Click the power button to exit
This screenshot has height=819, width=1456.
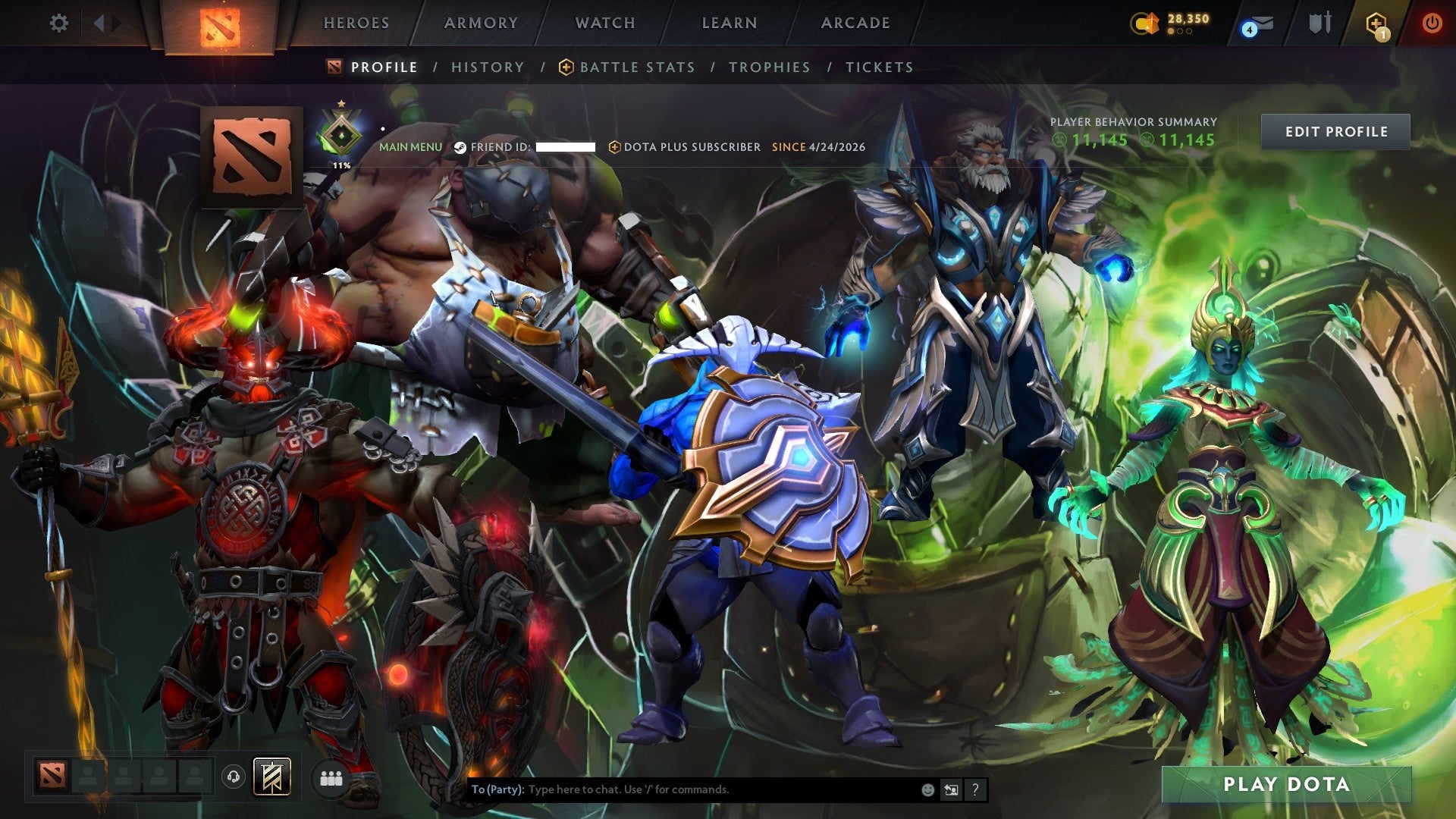tap(1433, 24)
